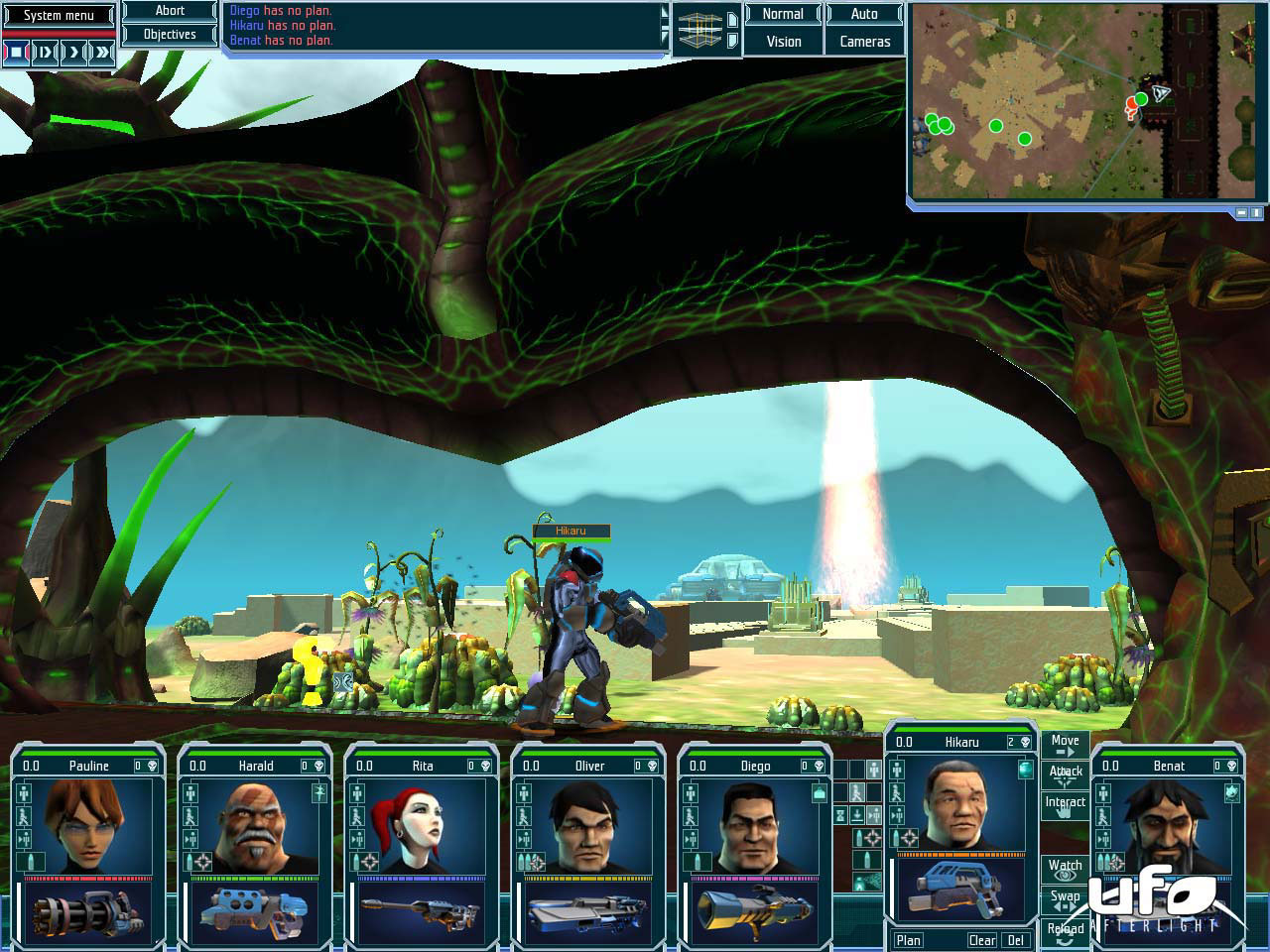Issue the Move command
Viewport: 1270px width, 952px height.
(x=1065, y=744)
